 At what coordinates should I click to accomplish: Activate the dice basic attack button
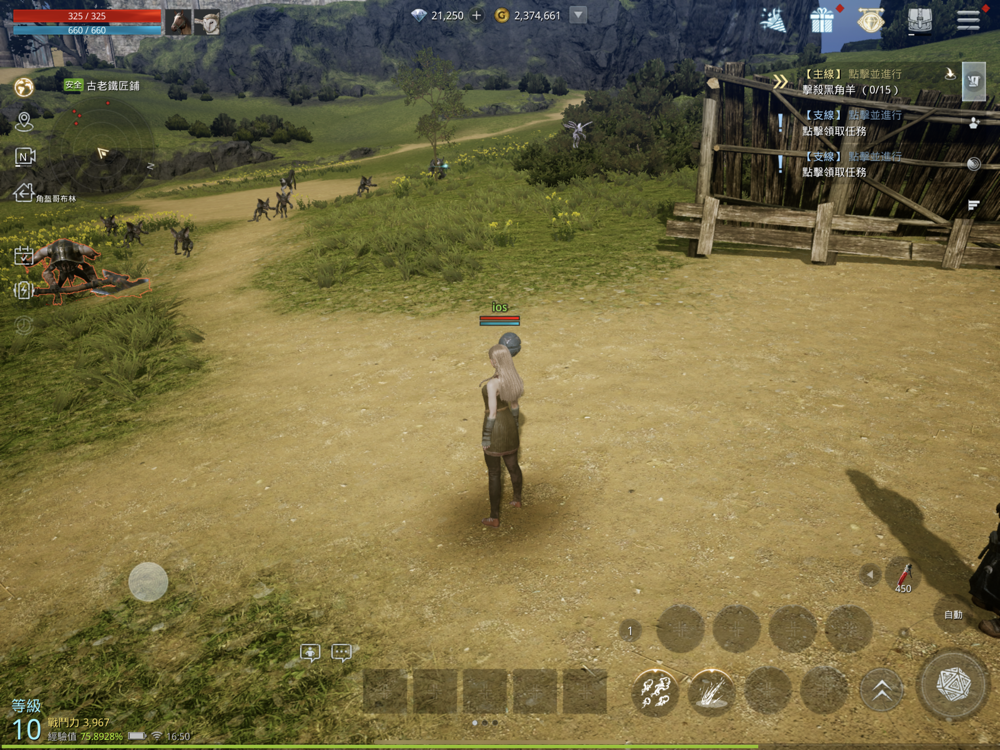953,684
